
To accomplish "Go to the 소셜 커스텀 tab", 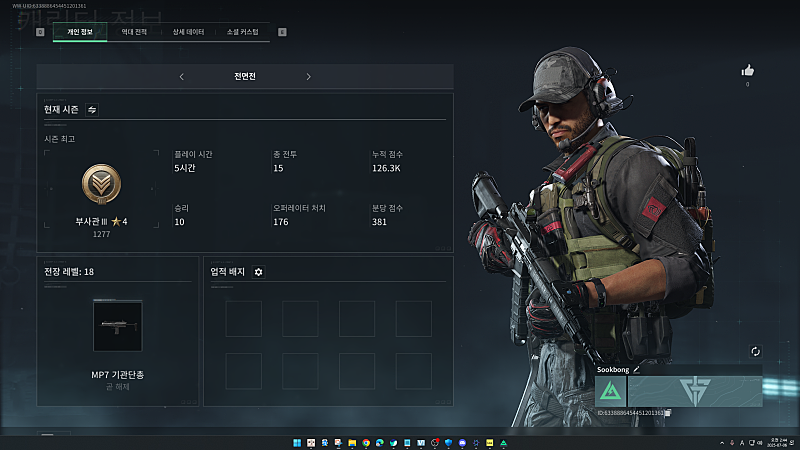I will click(243, 32).
